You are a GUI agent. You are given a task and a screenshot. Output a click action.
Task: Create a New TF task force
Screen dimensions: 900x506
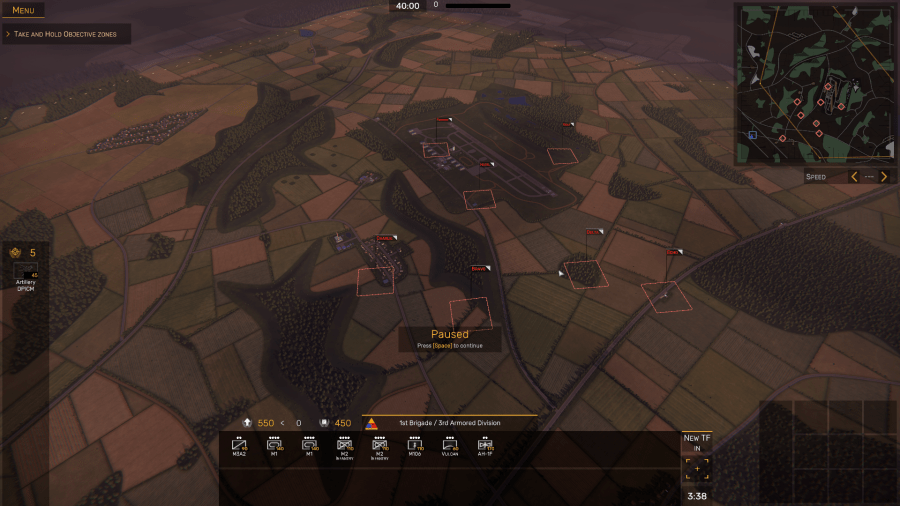click(x=697, y=462)
